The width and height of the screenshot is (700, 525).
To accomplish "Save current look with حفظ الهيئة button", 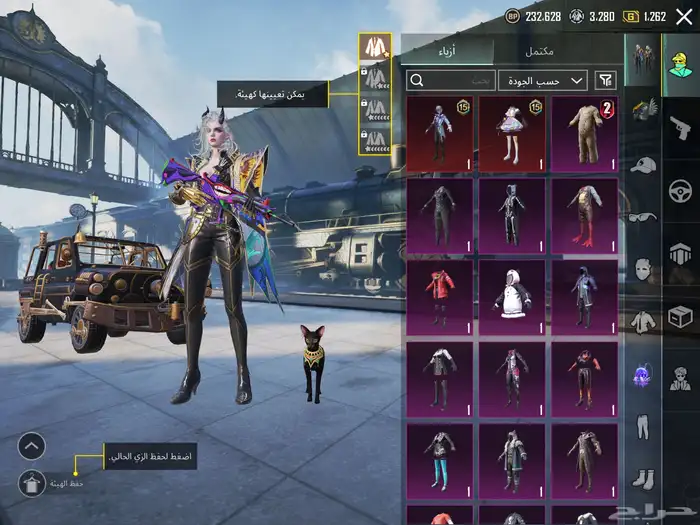I will 32,482.
